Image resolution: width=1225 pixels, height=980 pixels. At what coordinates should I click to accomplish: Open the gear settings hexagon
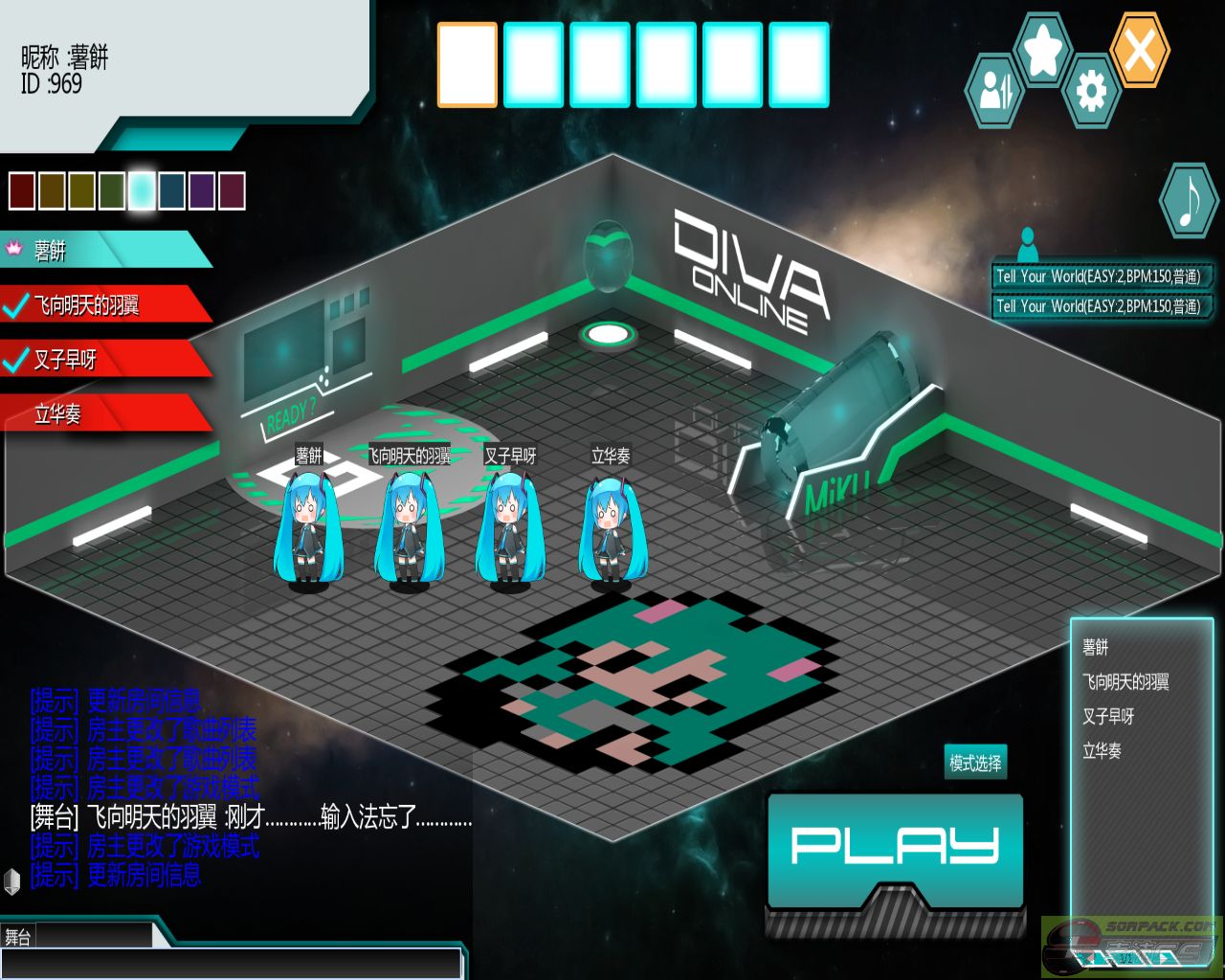point(1091,92)
